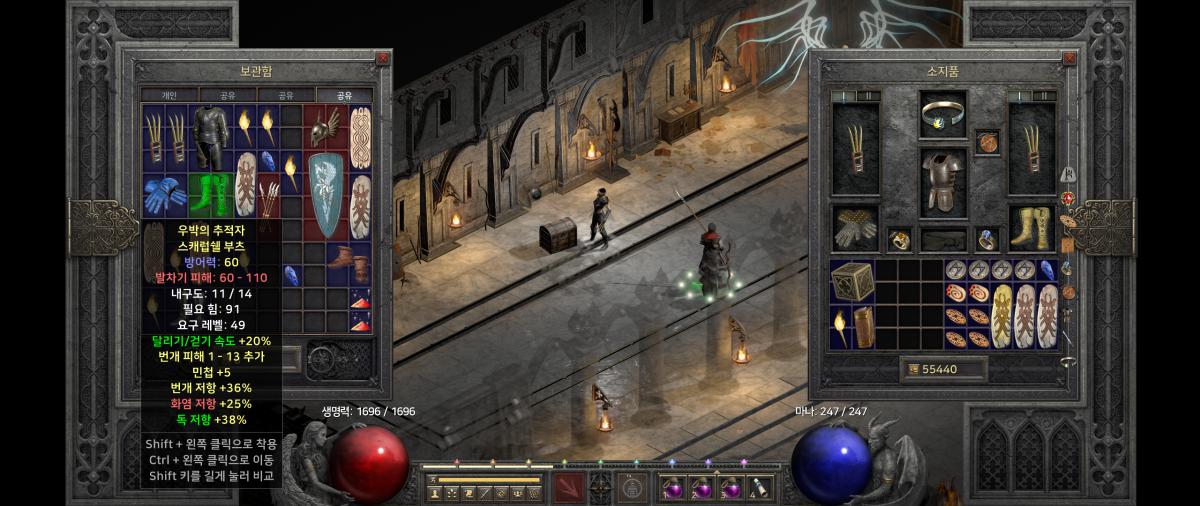
Task: Open the Horadric Cube in inventory
Action: [x=852, y=281]
